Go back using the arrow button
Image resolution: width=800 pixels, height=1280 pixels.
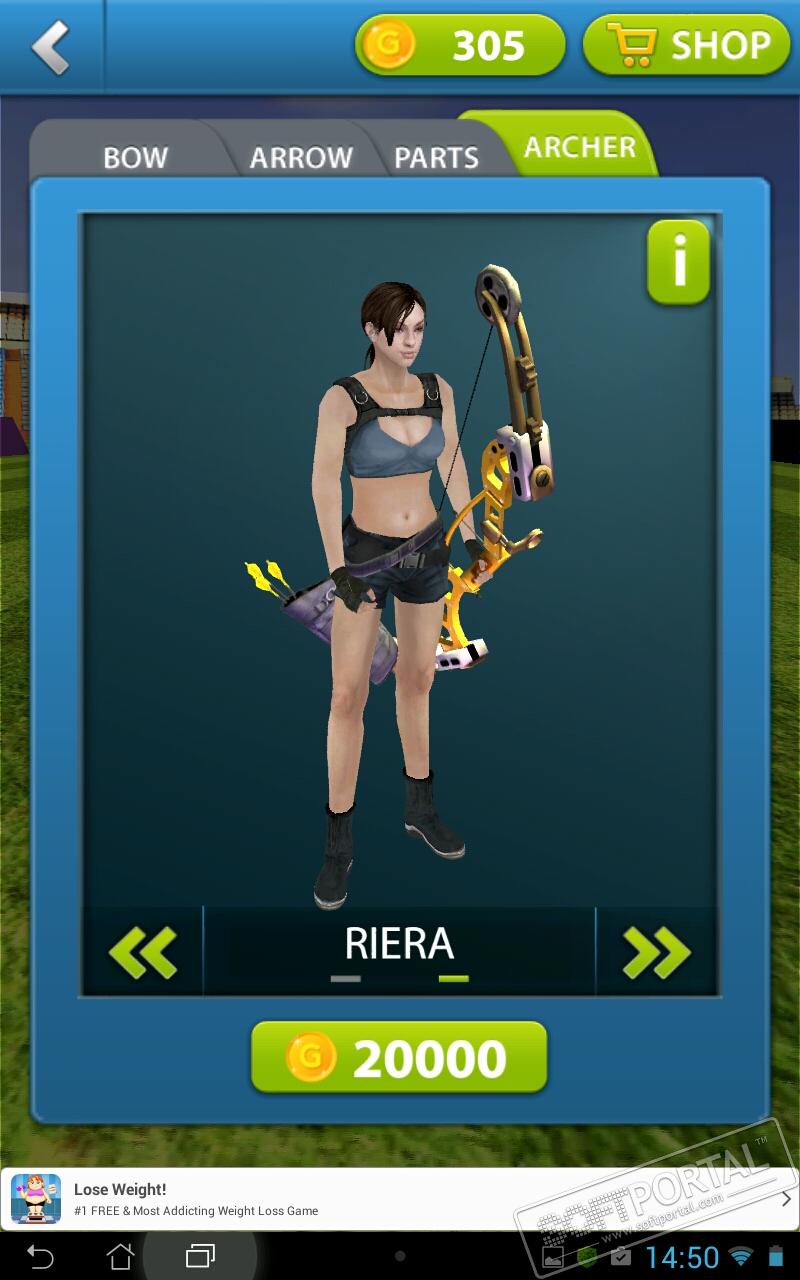point(50,47)
